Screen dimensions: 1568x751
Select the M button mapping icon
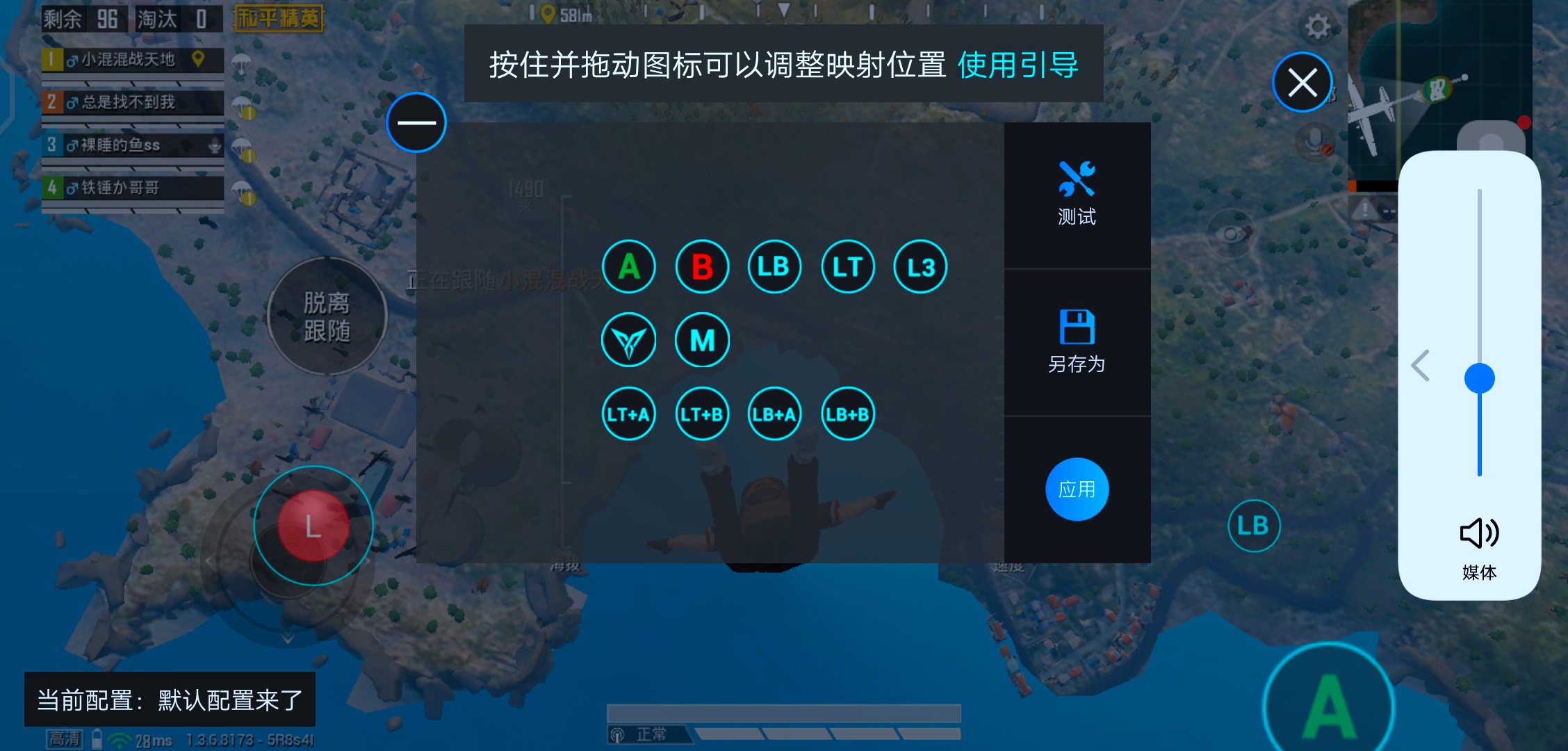click(701, 339)
